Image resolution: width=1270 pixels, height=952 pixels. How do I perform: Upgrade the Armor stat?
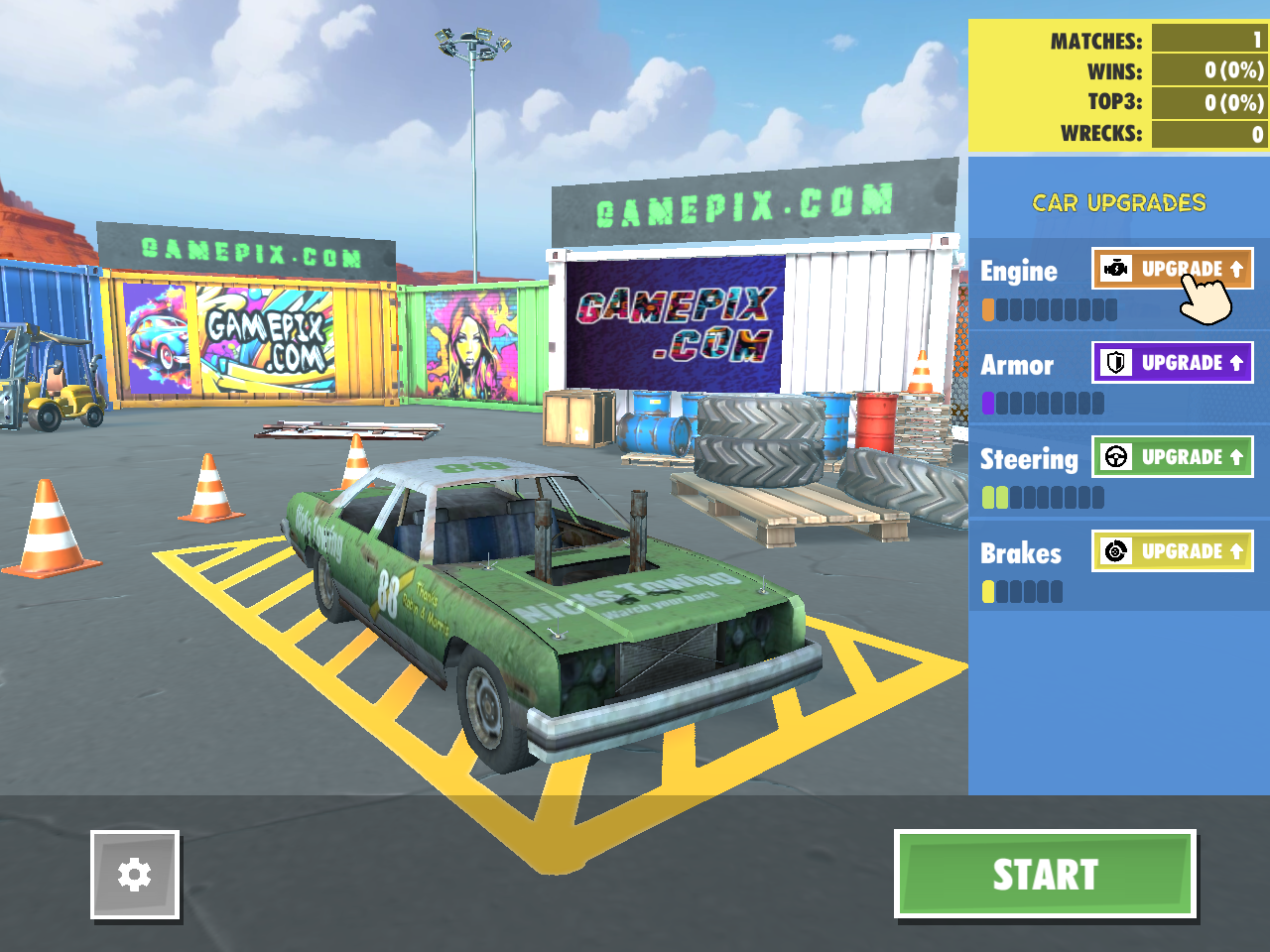click(1173, 362)
